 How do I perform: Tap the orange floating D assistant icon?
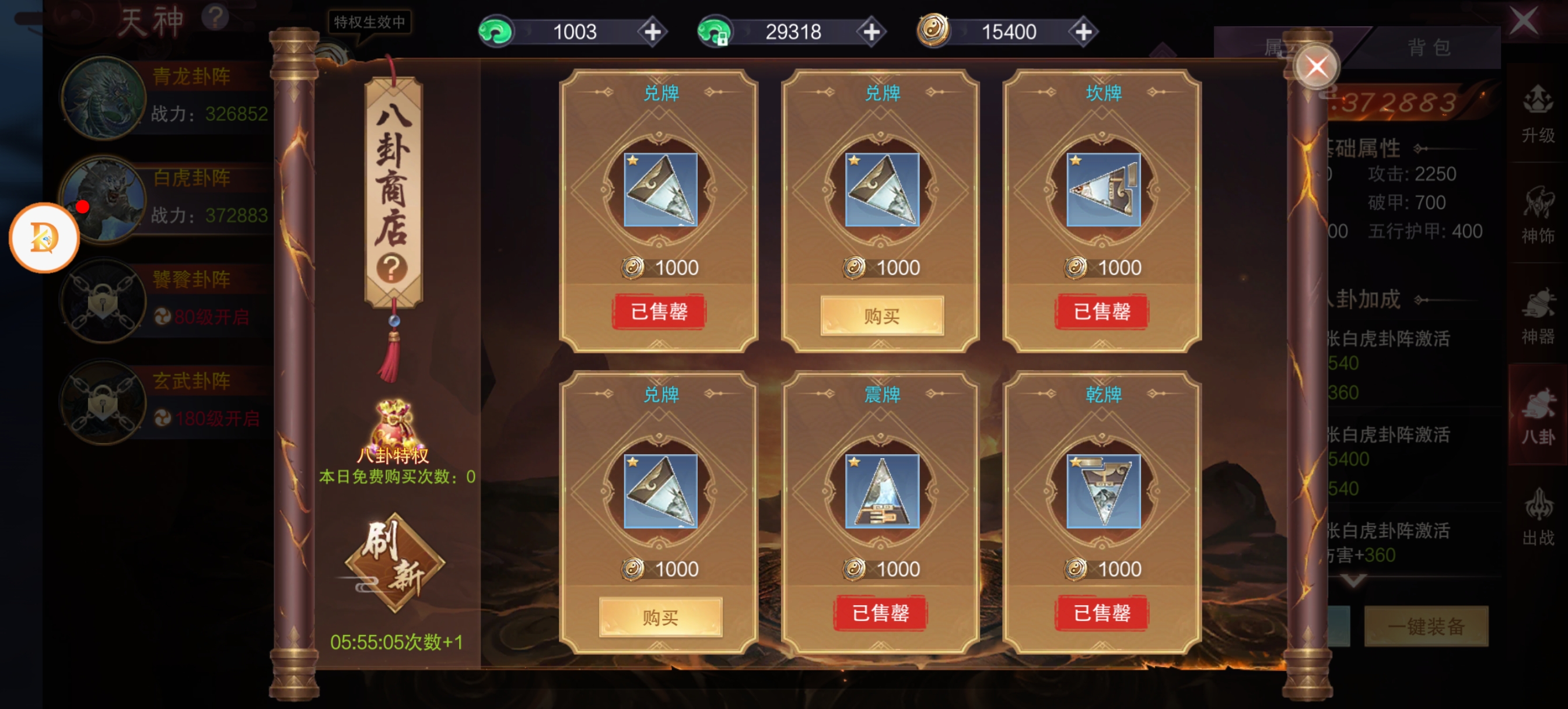pos(44,238)
